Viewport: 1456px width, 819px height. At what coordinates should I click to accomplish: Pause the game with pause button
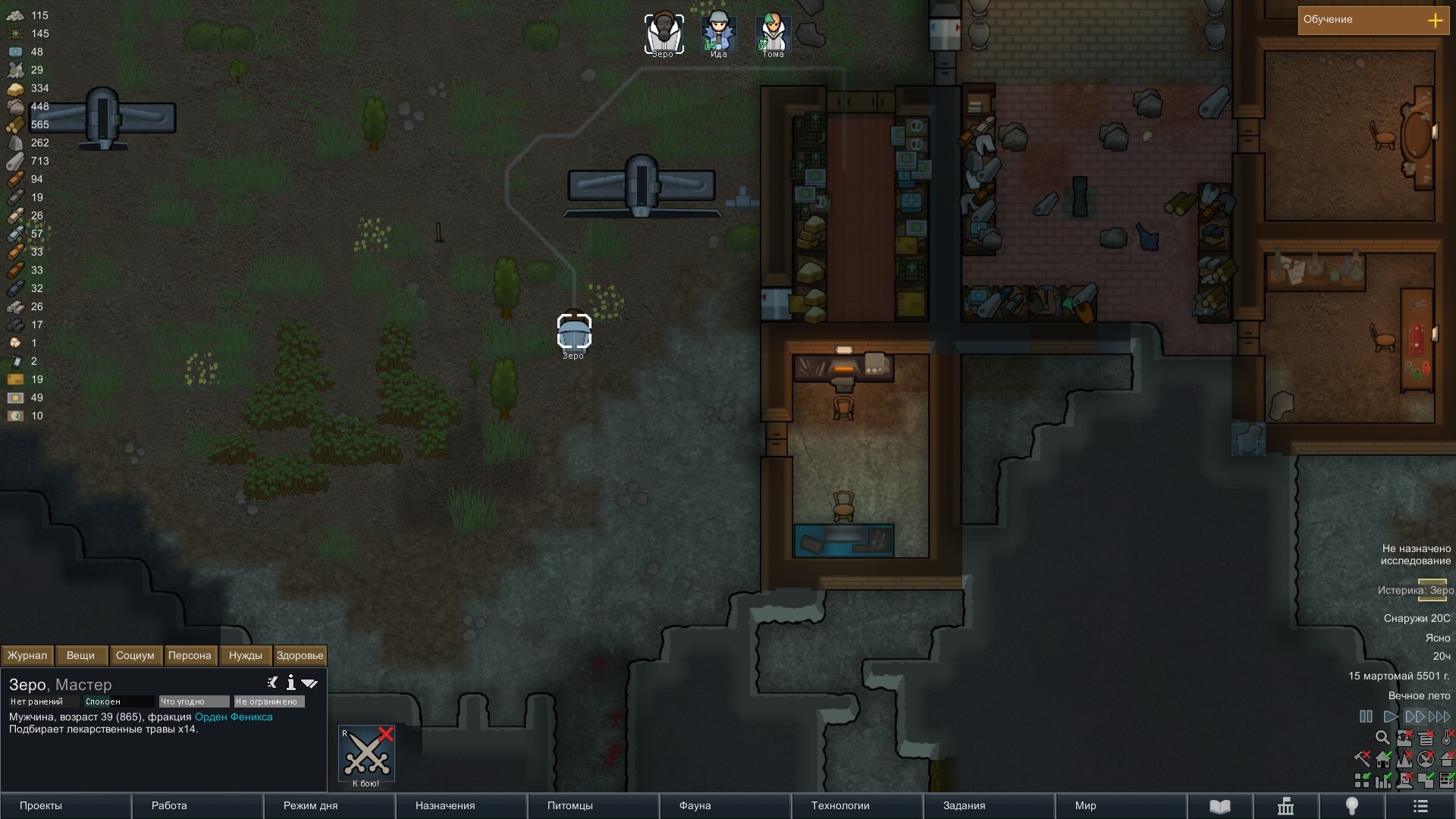tap(1366, 716)
